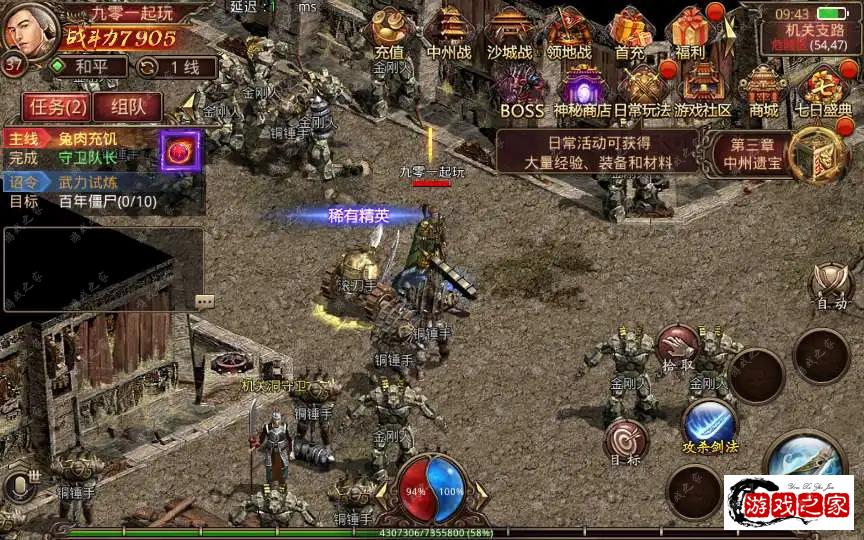This screenshot has height=540, width=864.
Task: Open the 沙城战 event
Action: pos(510,34)
